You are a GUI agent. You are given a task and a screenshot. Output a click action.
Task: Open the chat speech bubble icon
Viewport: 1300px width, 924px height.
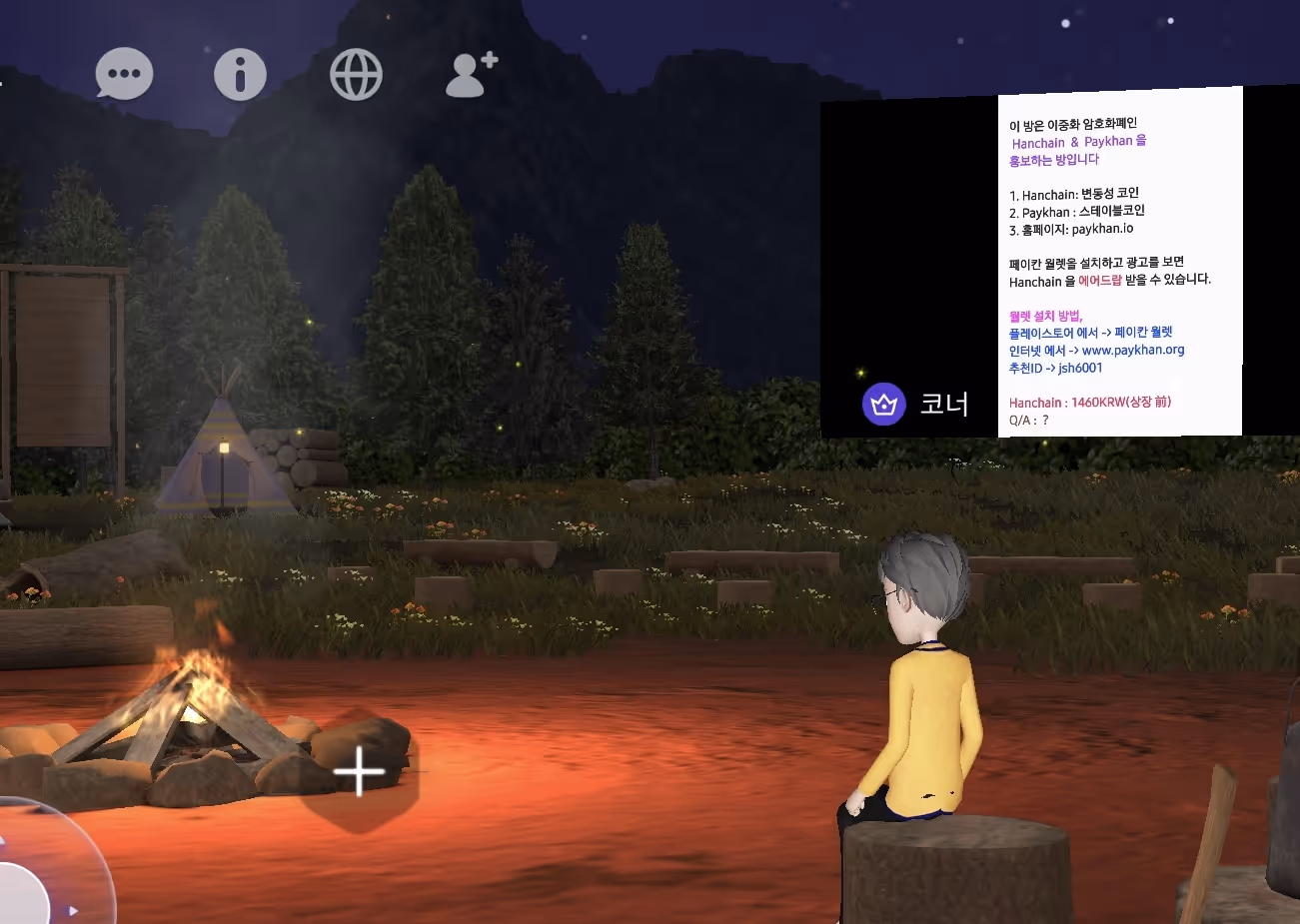(124, 75)
